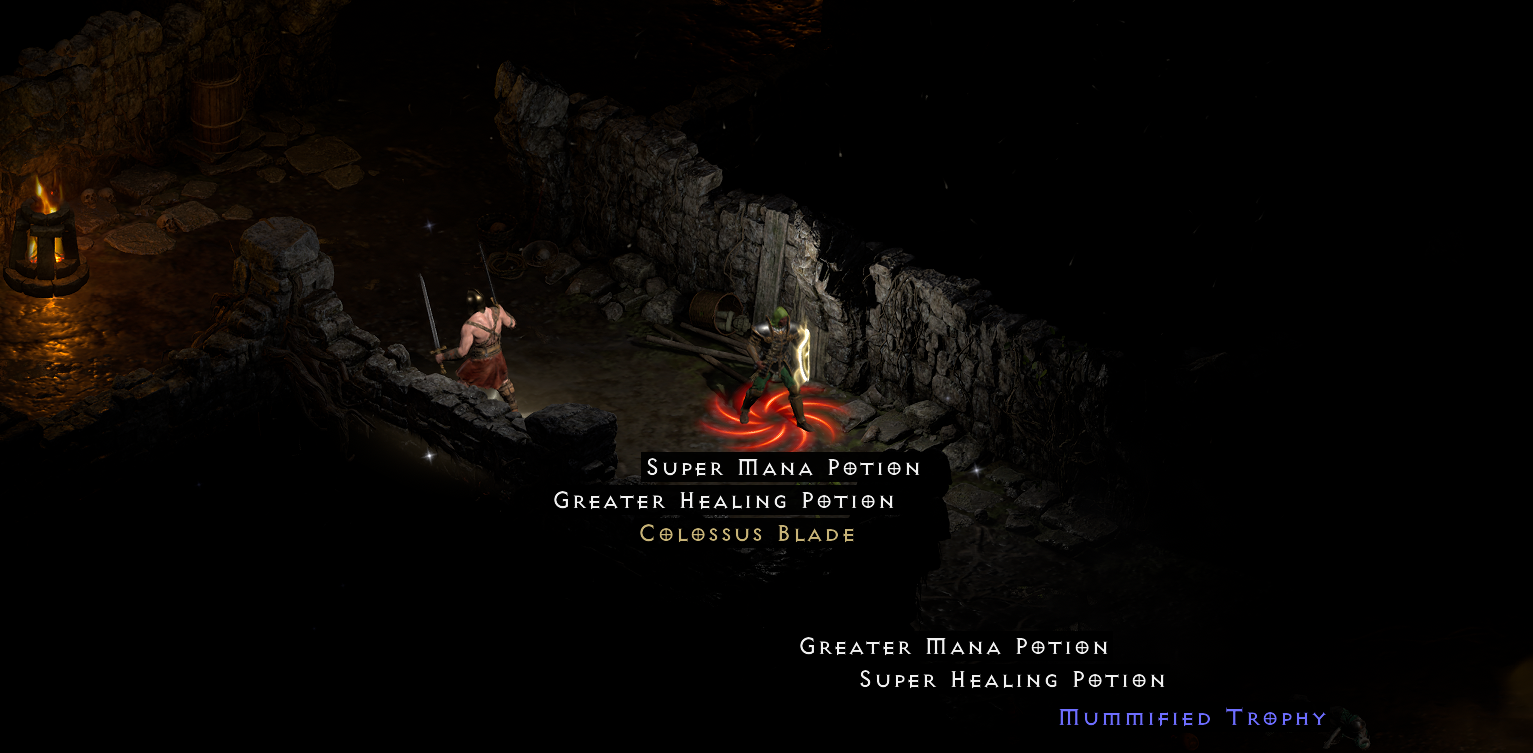
Task: Pick up the Greater Mana Potion
Action: click(x=953, y=647)
